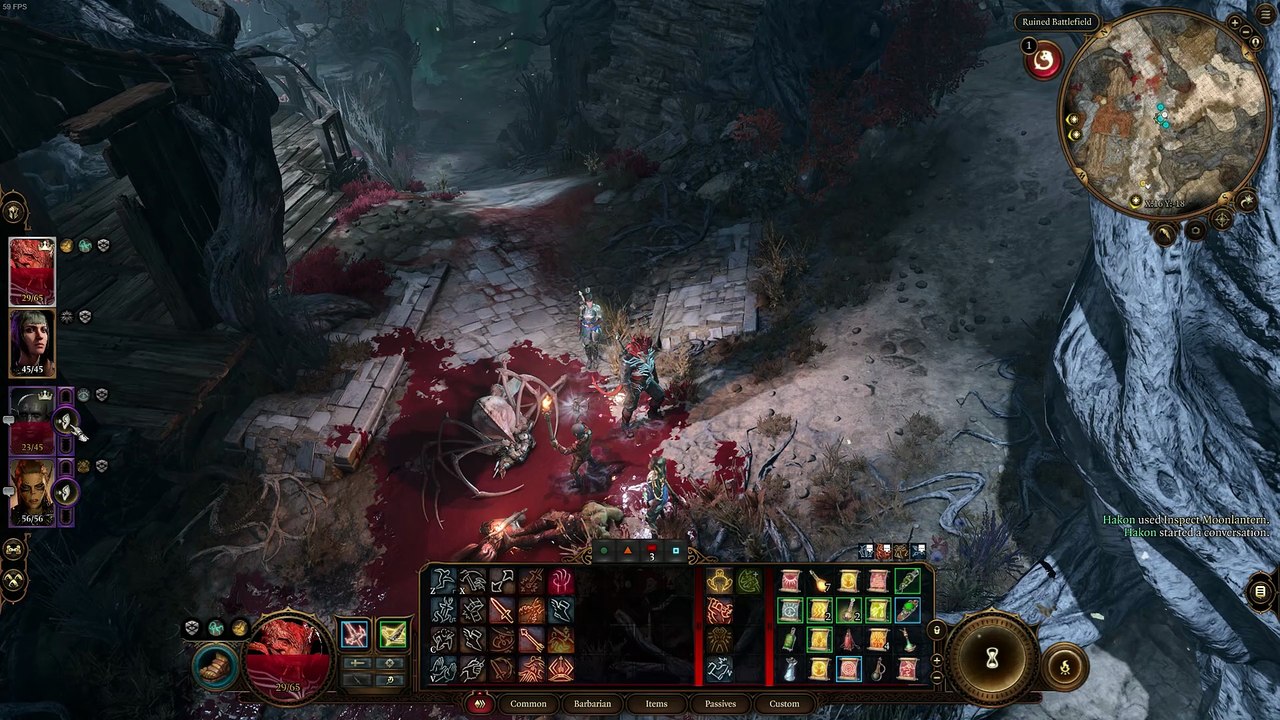
Task: Select the Custom hotbar tab
Action: pyautogui.click(x=784, y=704)
